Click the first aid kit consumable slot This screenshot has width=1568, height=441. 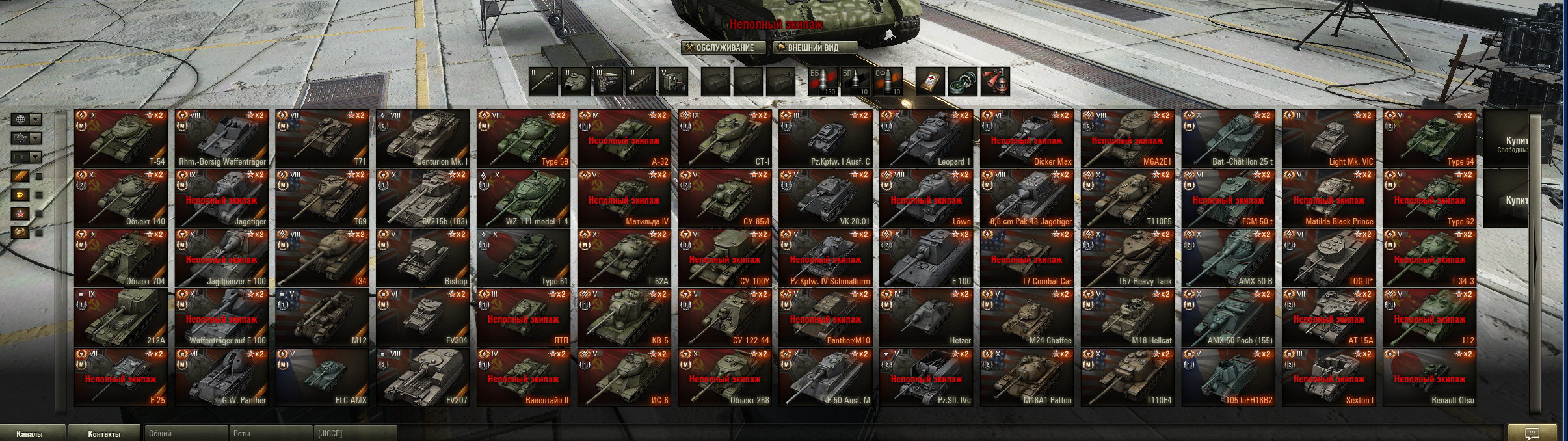click(930, 83)
